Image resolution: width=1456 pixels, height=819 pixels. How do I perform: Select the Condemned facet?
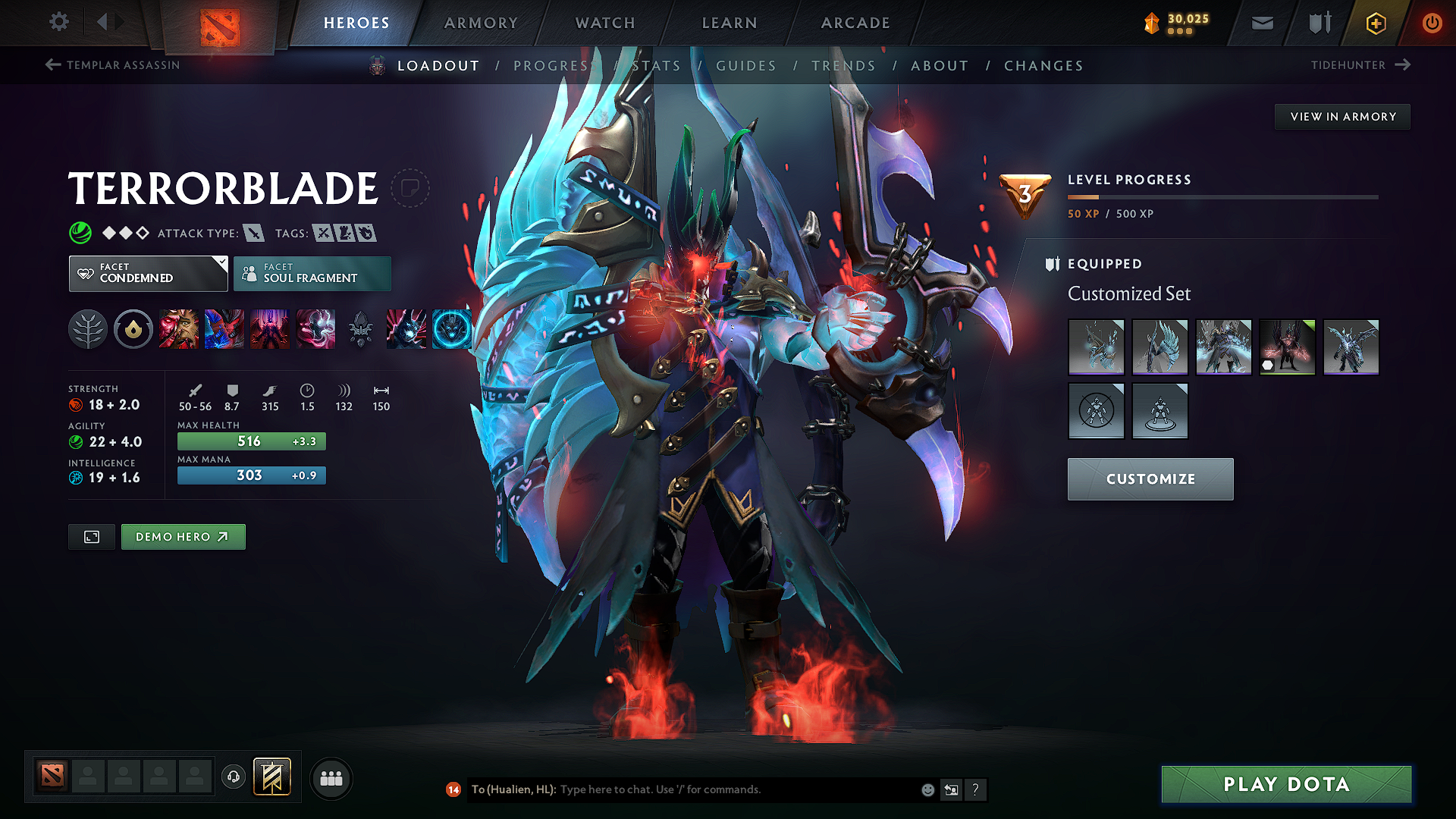click(x=148, y=274)
